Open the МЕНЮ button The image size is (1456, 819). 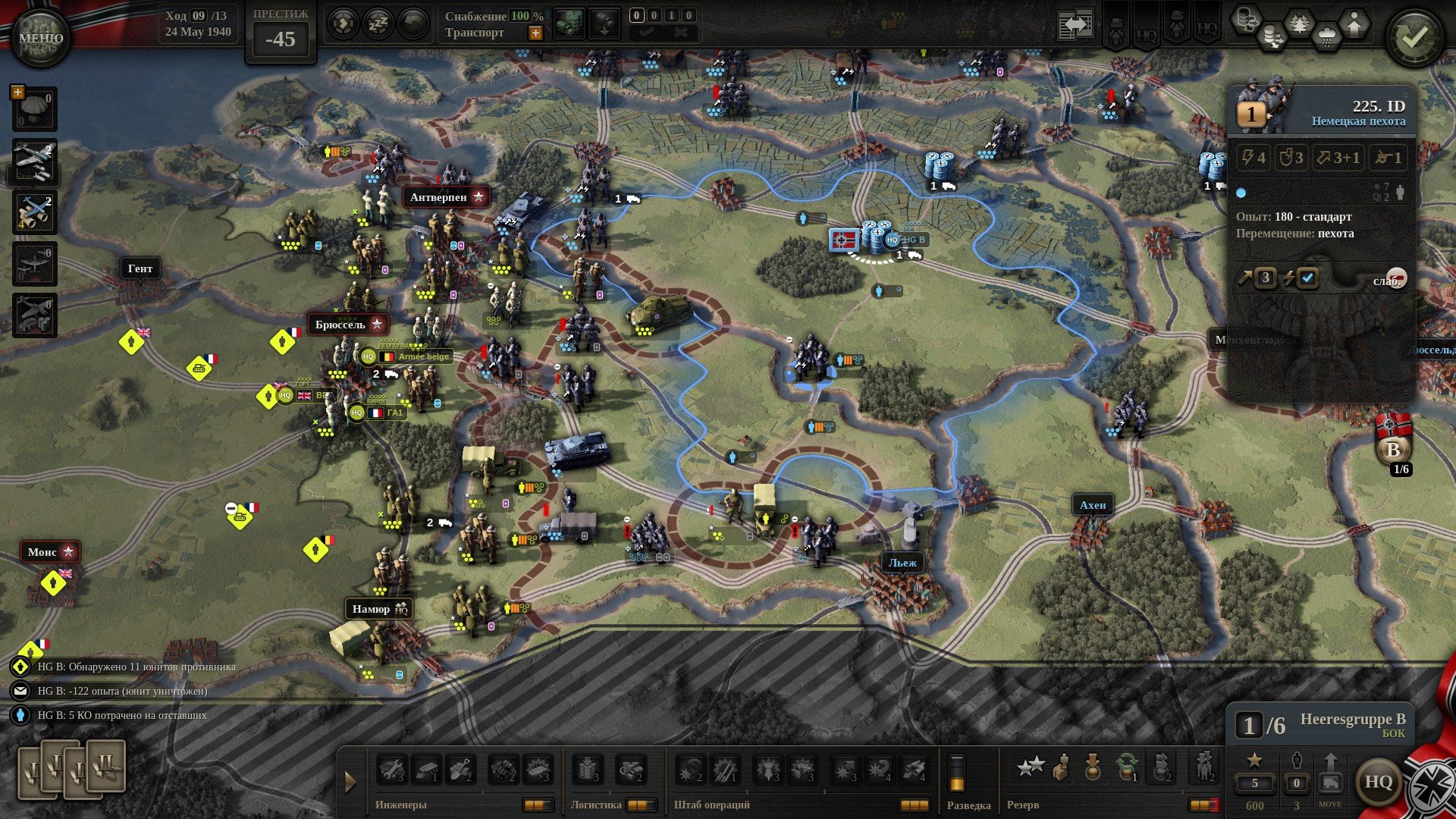pyautogui.click(x=40, y=37)
